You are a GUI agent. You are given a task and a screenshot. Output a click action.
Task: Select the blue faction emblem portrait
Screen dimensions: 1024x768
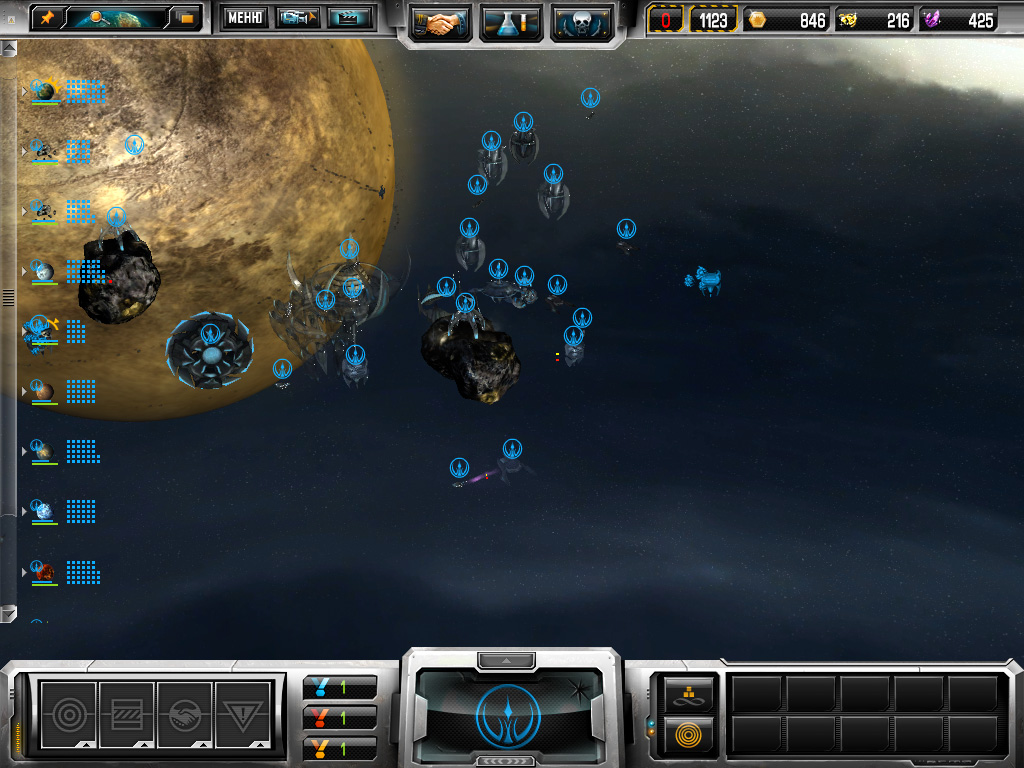coord(509,714)
